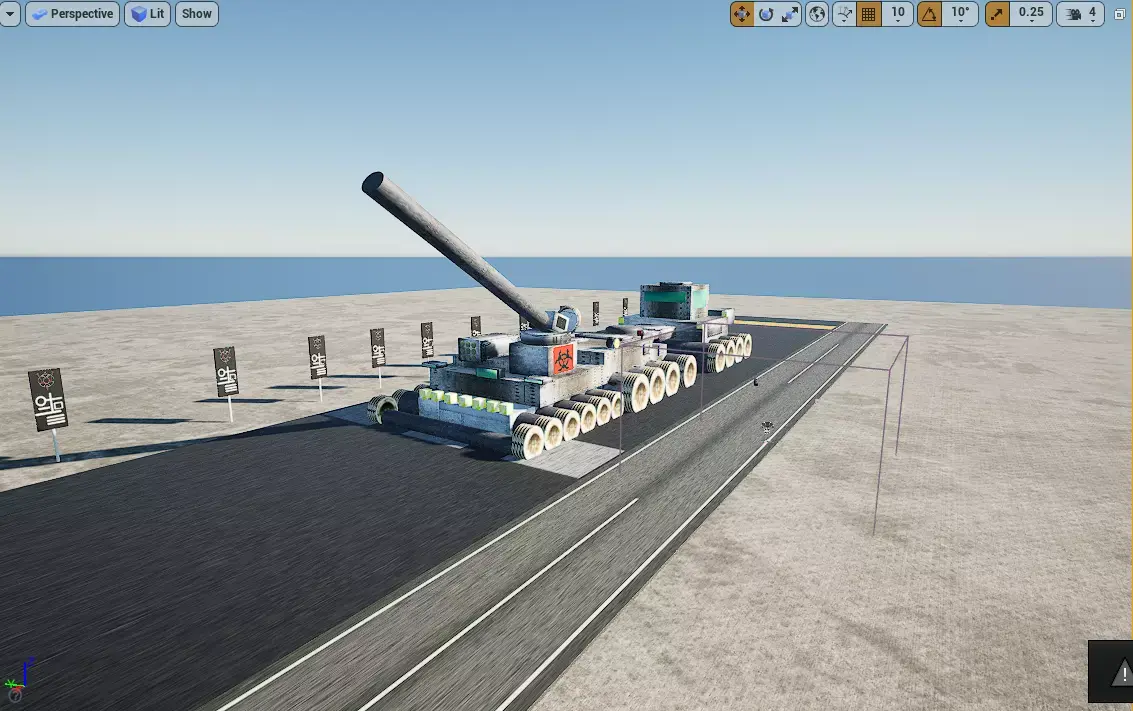Adjust the camera speed setting

1082,14
